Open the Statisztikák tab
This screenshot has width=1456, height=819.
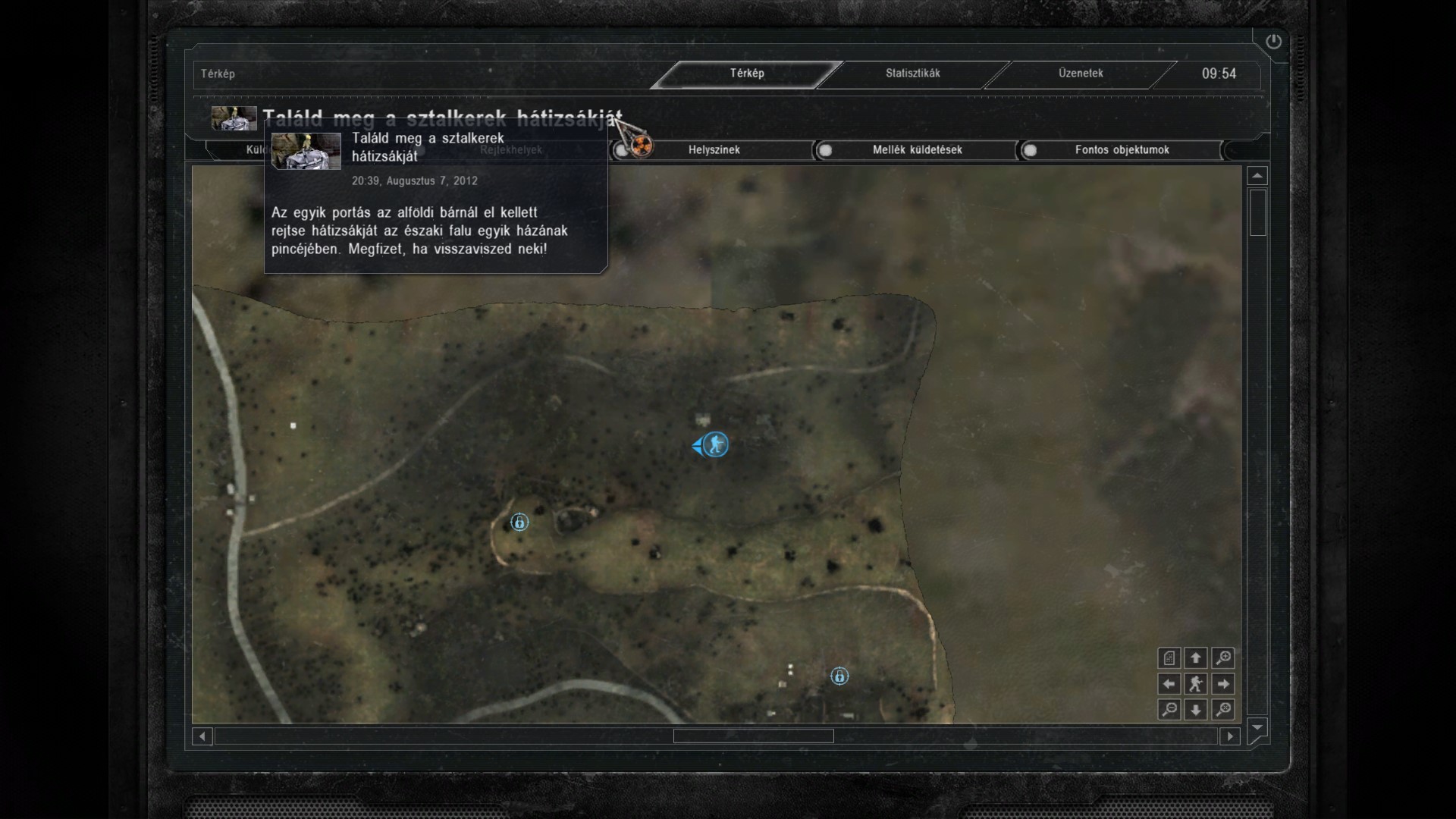[912, 74]
